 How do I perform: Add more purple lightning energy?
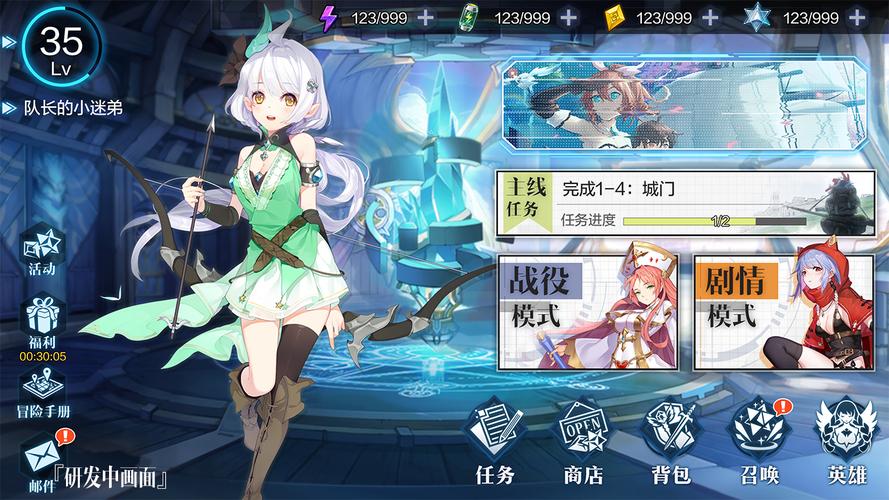tap(425, 18)
